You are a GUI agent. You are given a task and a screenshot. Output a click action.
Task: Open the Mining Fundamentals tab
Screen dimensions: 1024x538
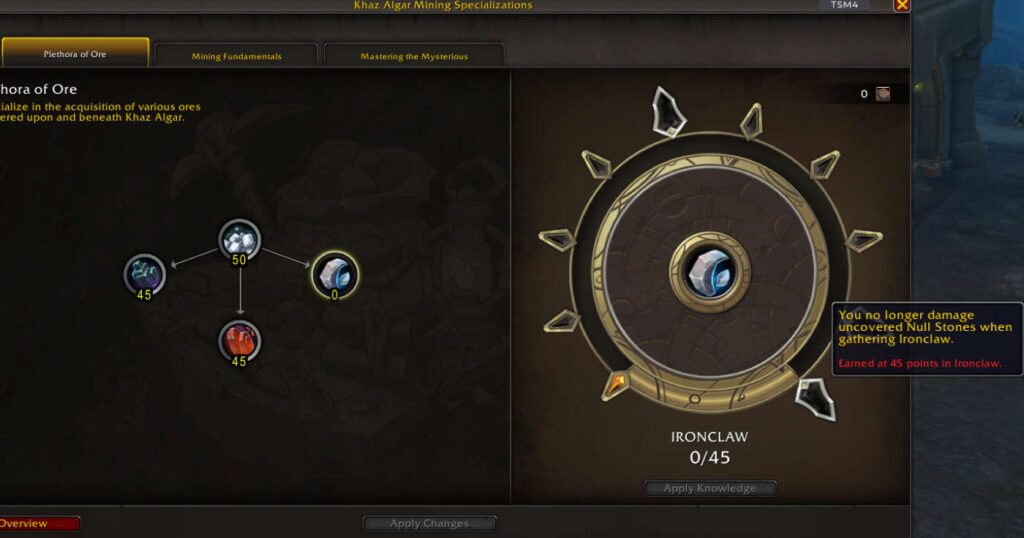[236, 56]
